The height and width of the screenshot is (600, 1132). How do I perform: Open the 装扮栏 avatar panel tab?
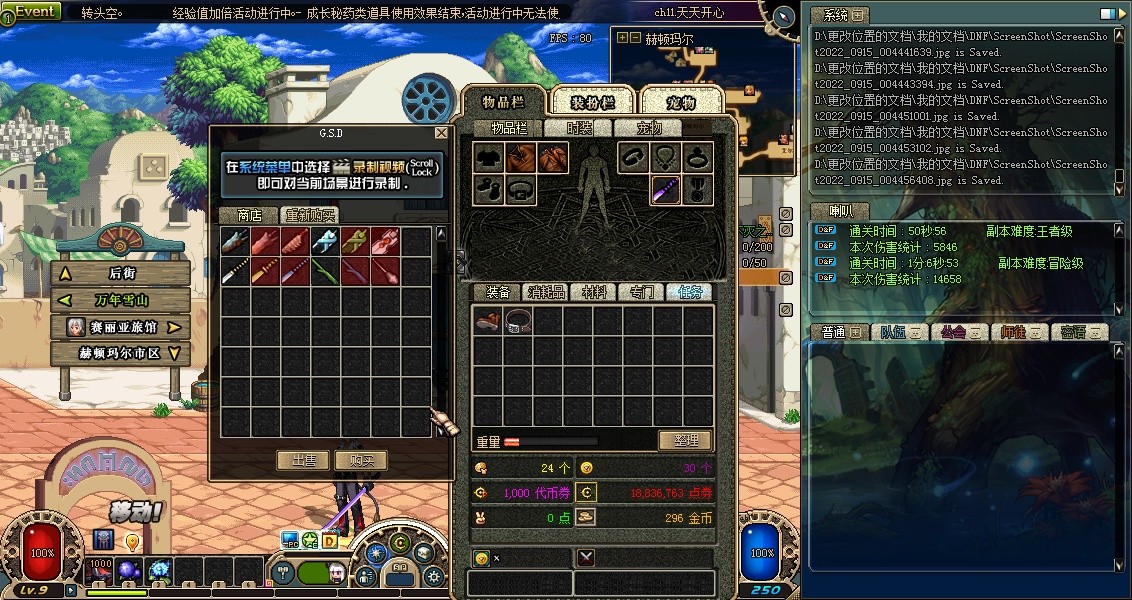coord(592,103)
